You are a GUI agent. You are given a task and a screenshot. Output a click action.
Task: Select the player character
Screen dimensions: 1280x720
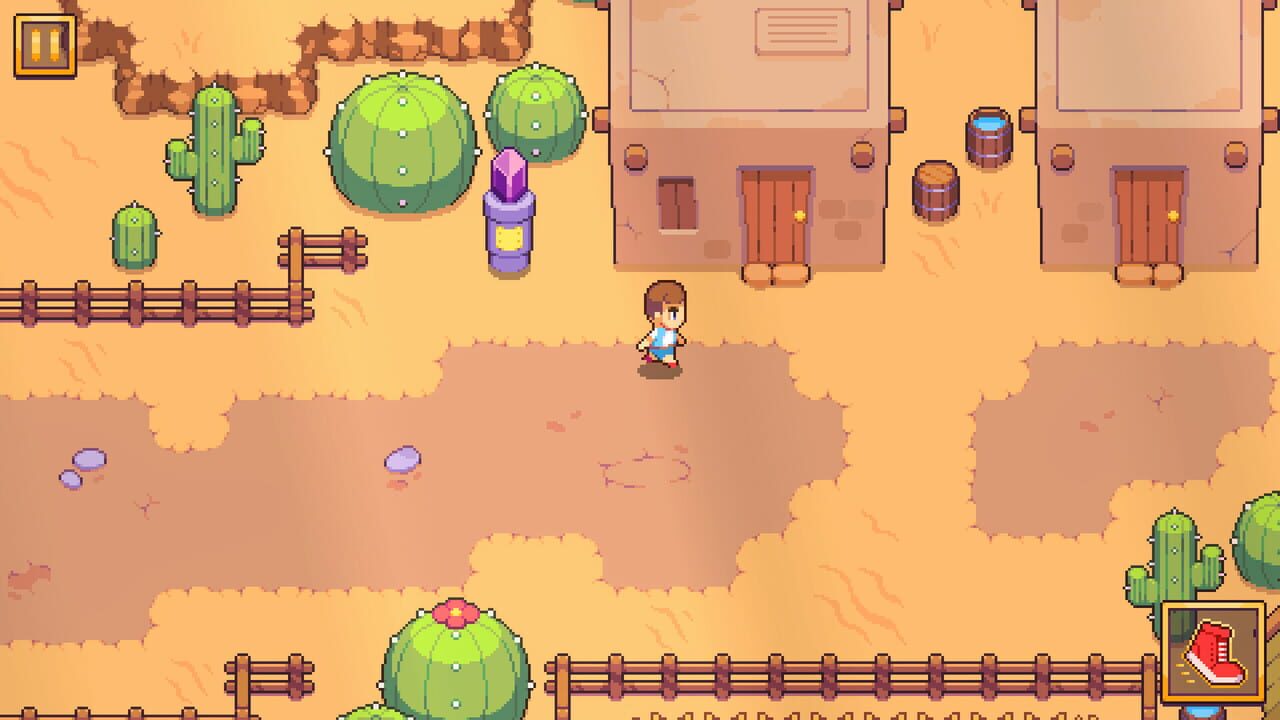click(x=662, y=325)
